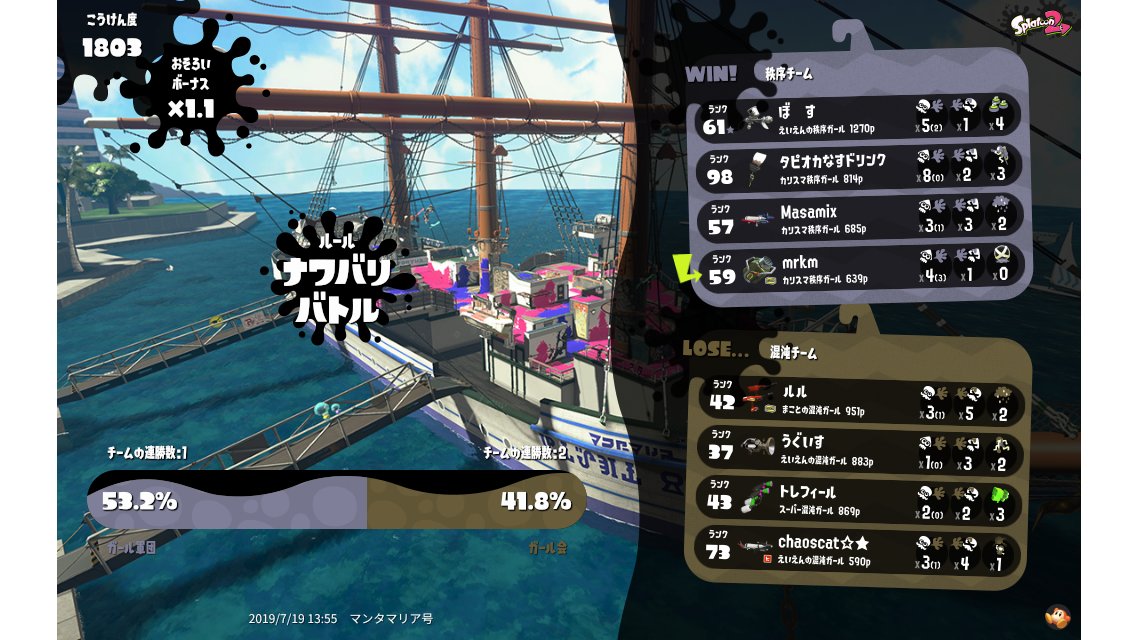The height and width of the screenshot is (640, 1138).
Task: Open タピオカなすドリンク's player row
Action: coord(859,166)
